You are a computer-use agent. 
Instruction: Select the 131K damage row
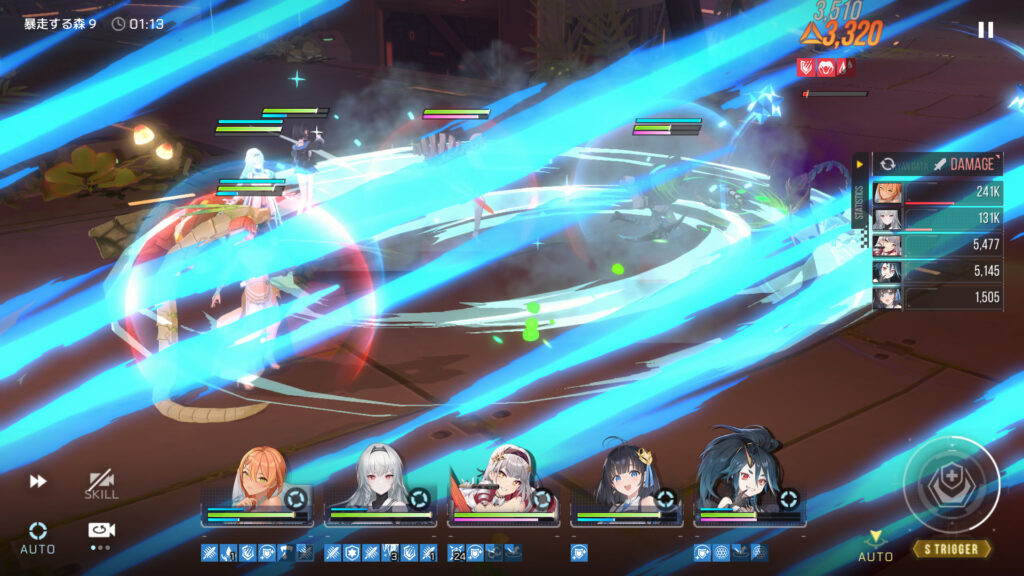click(937, 220)
